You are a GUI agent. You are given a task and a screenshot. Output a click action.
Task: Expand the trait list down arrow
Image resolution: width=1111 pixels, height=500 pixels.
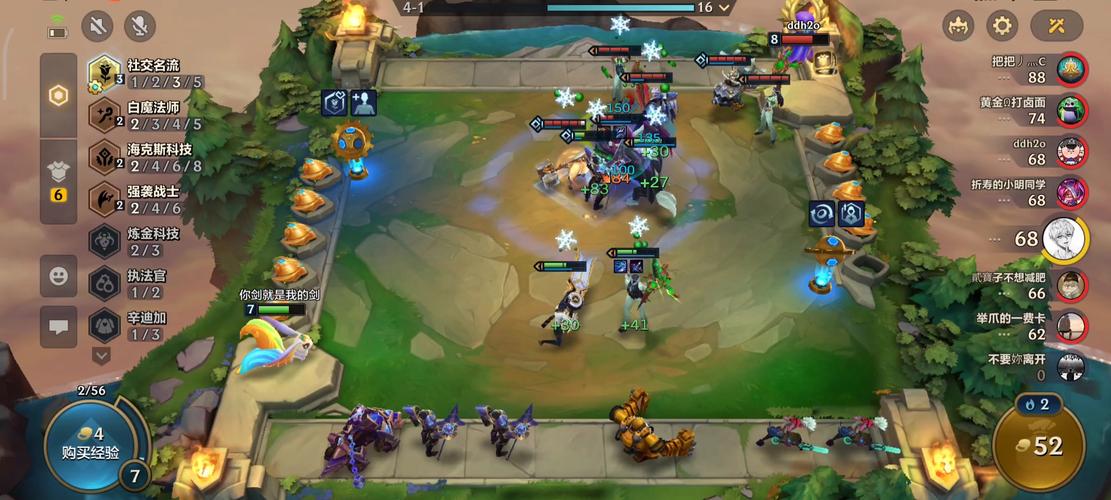point(101,354)
